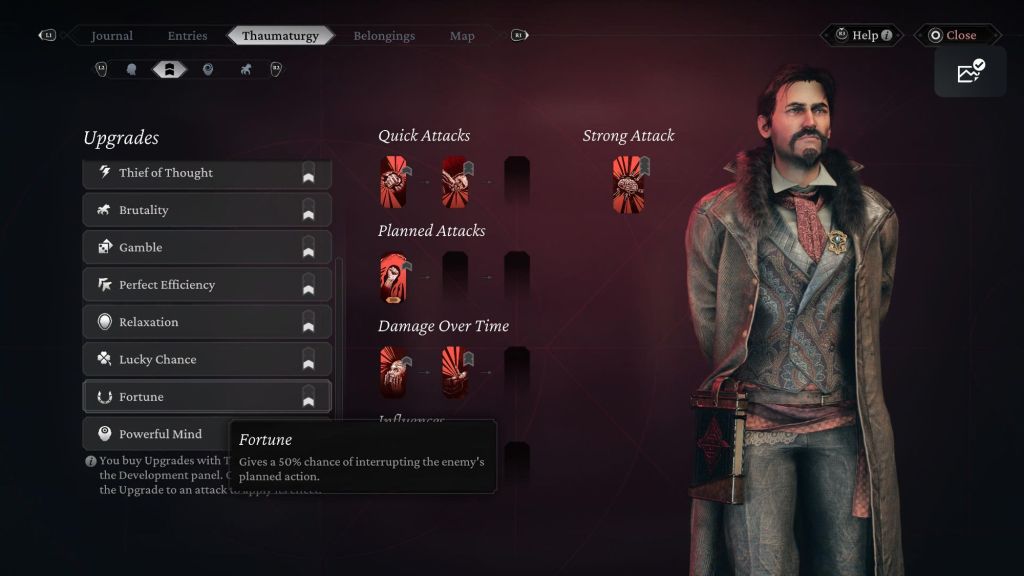This screenshot has width=1024, height=576.
Task: Switch to the Journal tab
Action: coord(112,36)
